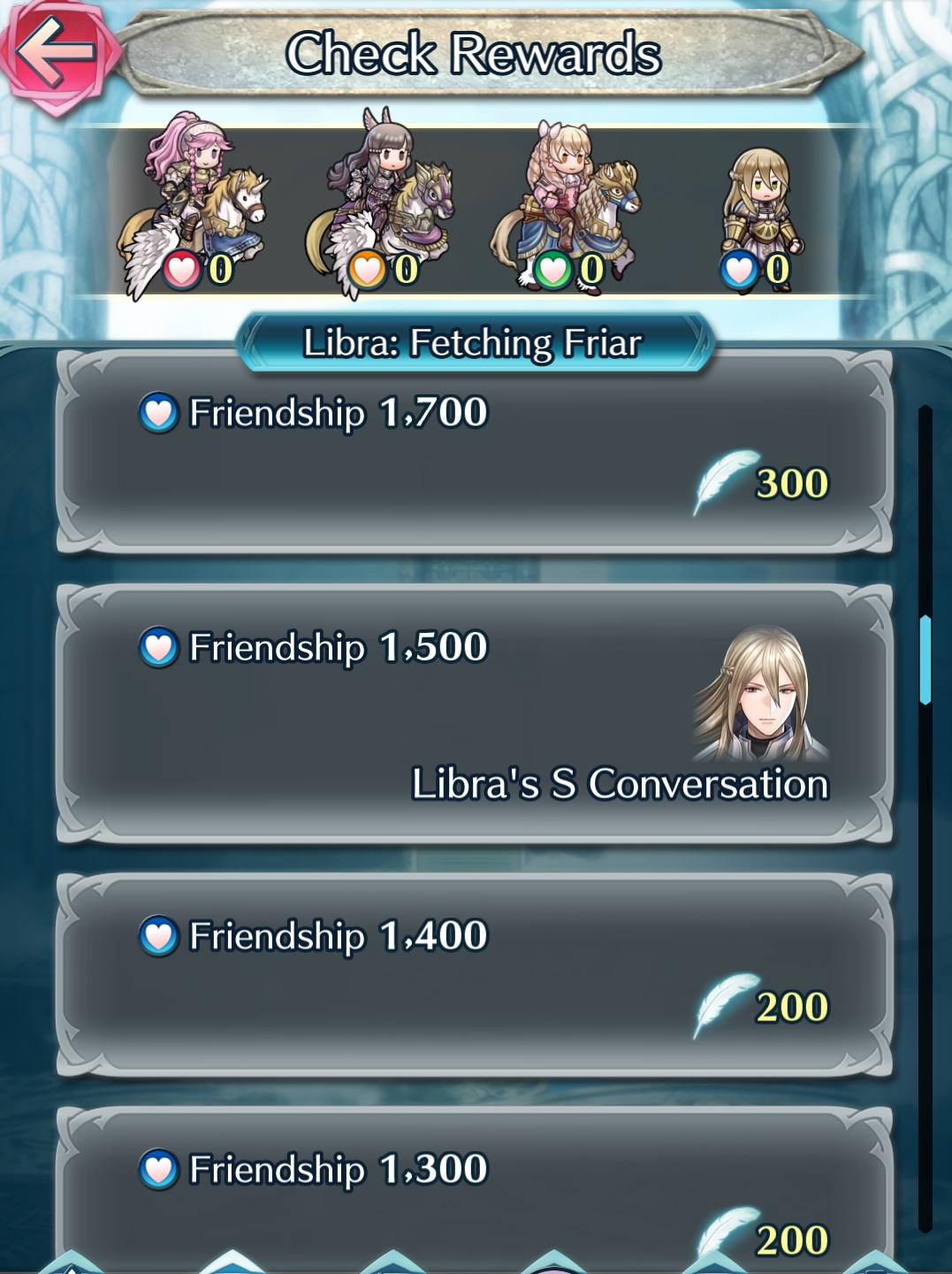Go back using the pink arrow button
952x1274 pixels.
click(55, 53)
